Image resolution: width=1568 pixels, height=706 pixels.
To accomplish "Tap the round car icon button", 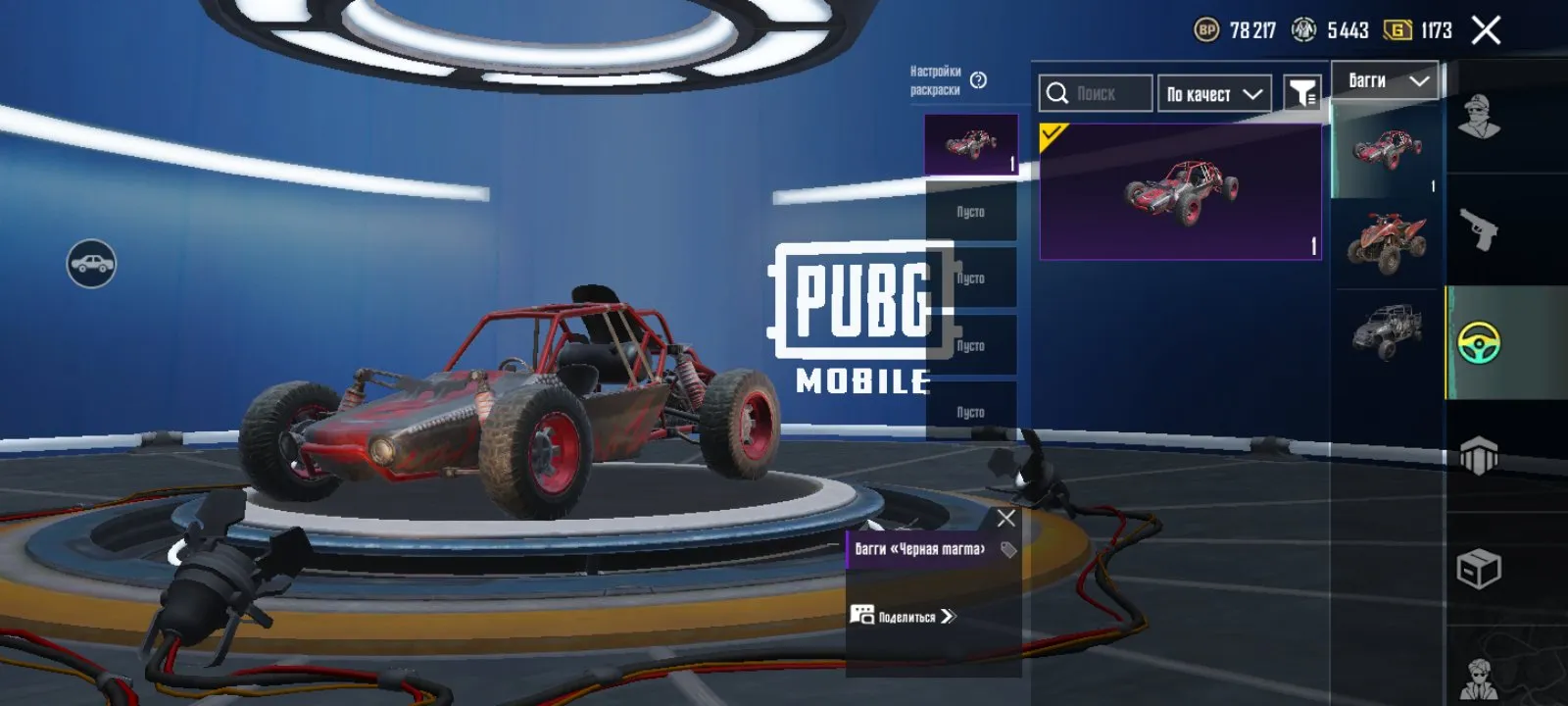I will (x=91, y=264).
